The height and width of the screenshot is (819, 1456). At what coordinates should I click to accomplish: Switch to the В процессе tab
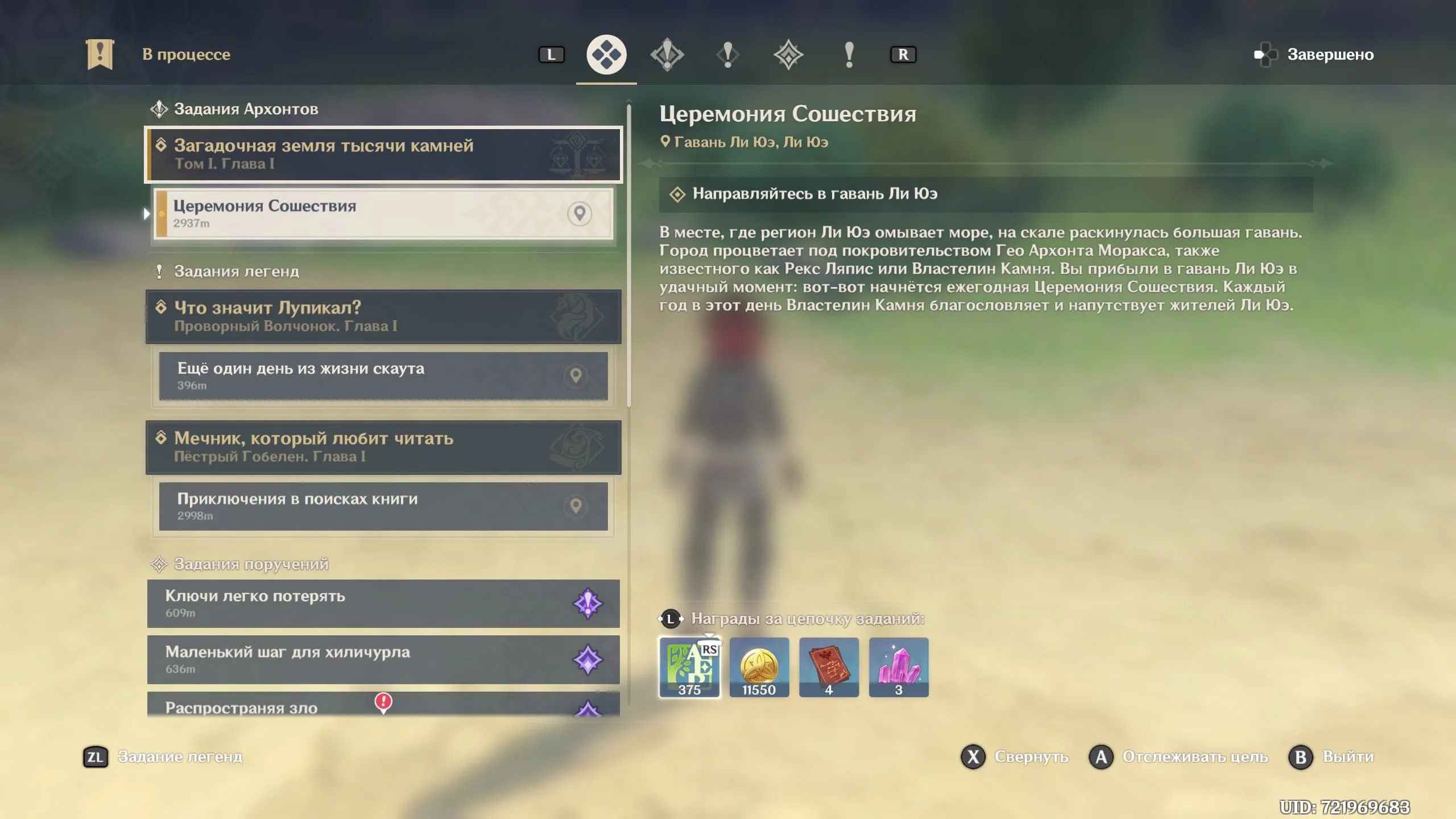point(188,54)
